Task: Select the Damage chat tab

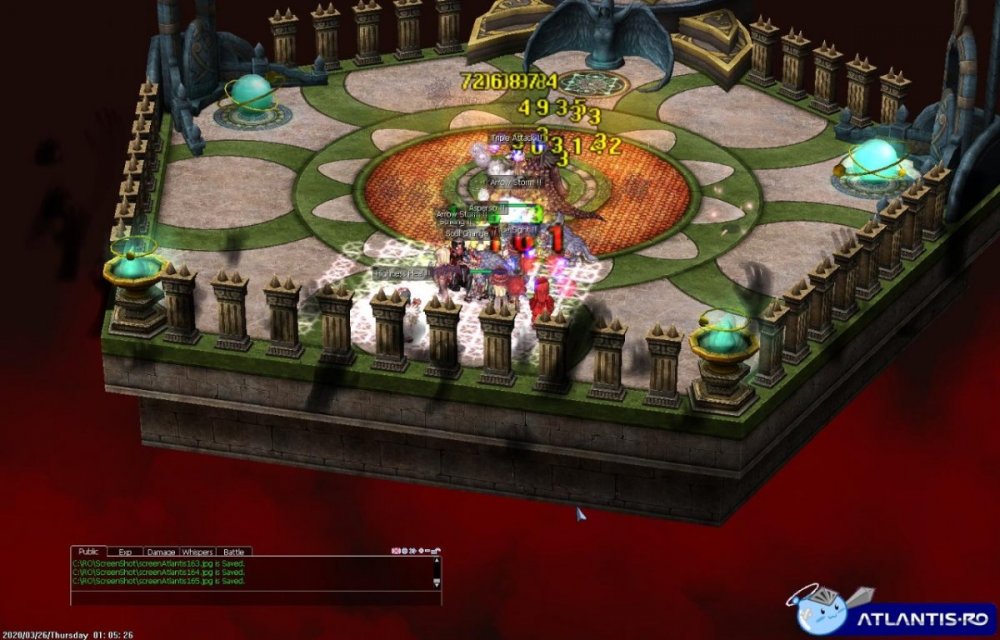Action: coord(161,551)
